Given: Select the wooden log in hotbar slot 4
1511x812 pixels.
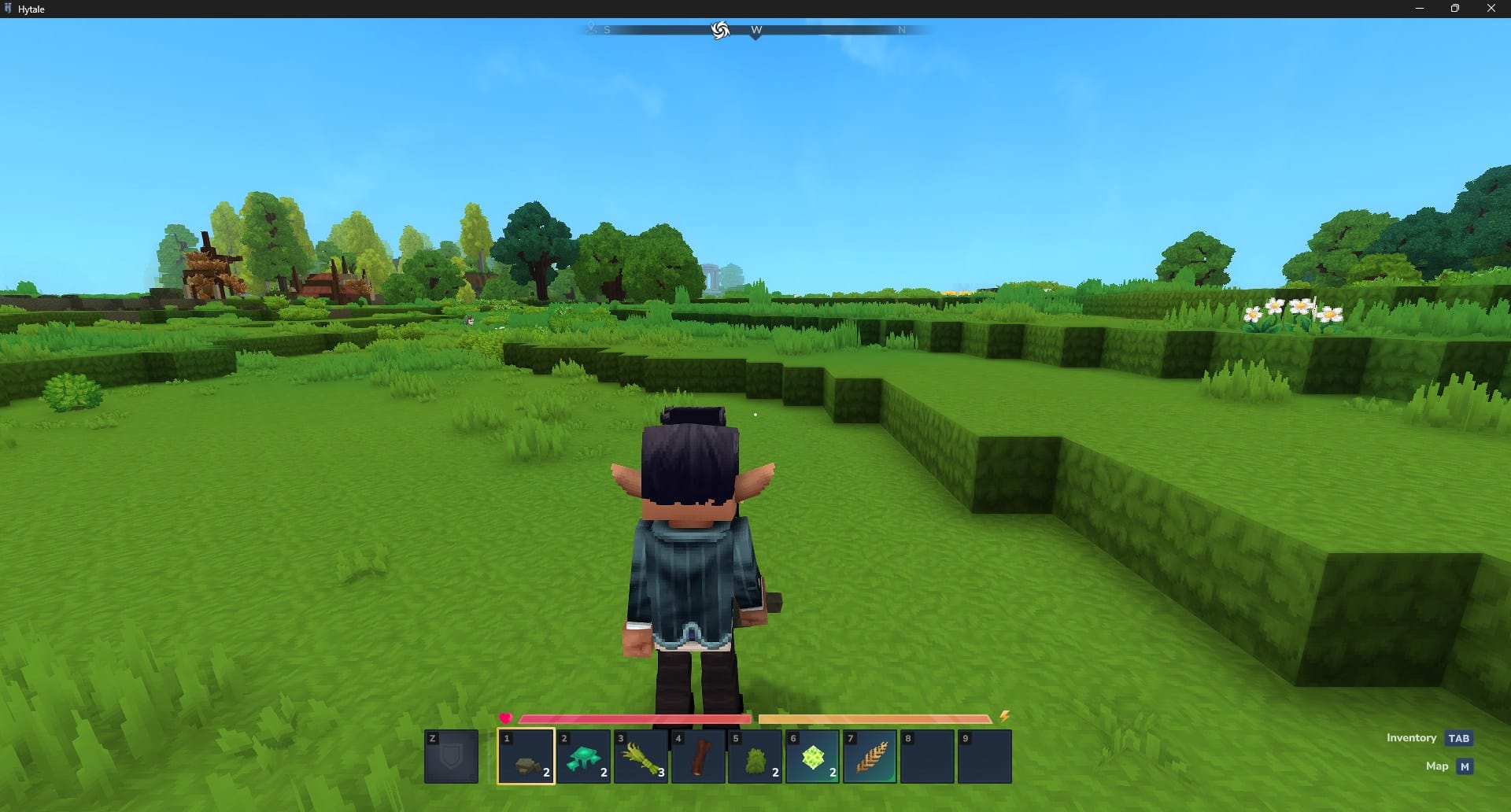Looking at the screenshot, I should pyautogui.click(x=699, y=757).
